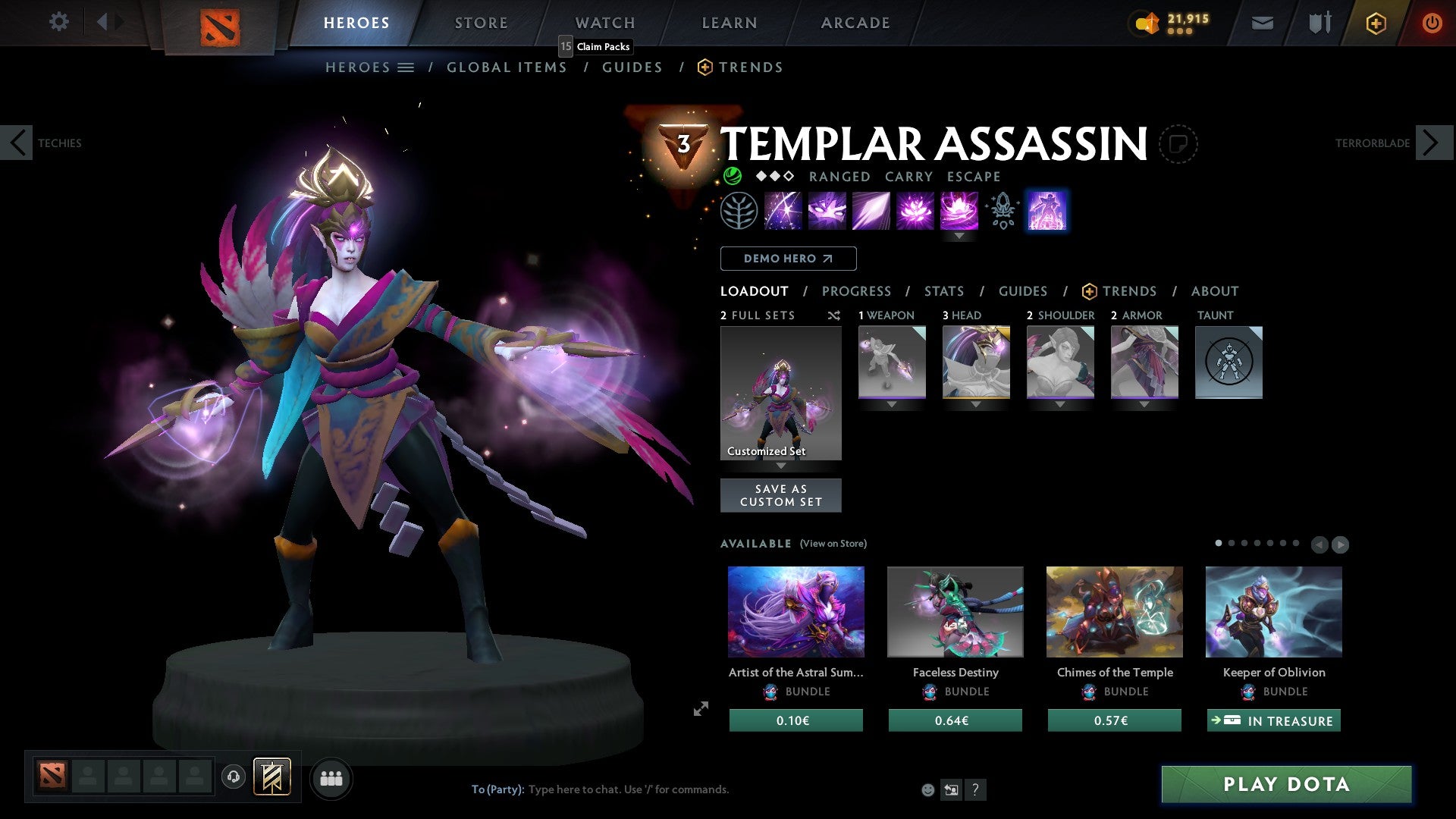The width and height of the screenshot is (1456, 819).
Task: Click the friends list icon near chat
Action: (x=331, y=777)
